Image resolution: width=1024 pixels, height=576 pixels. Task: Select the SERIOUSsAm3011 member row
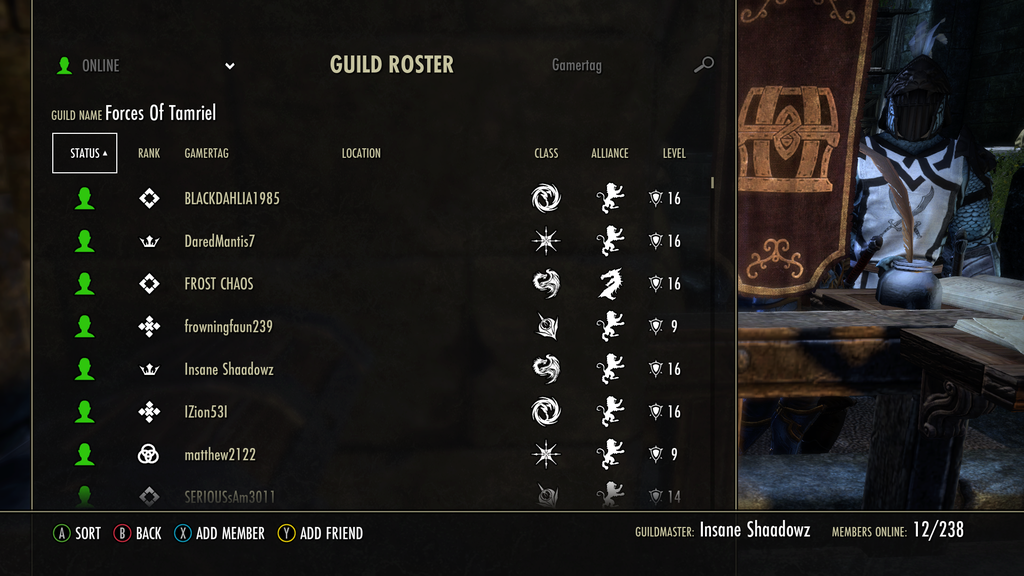click(x=230, y=496)
